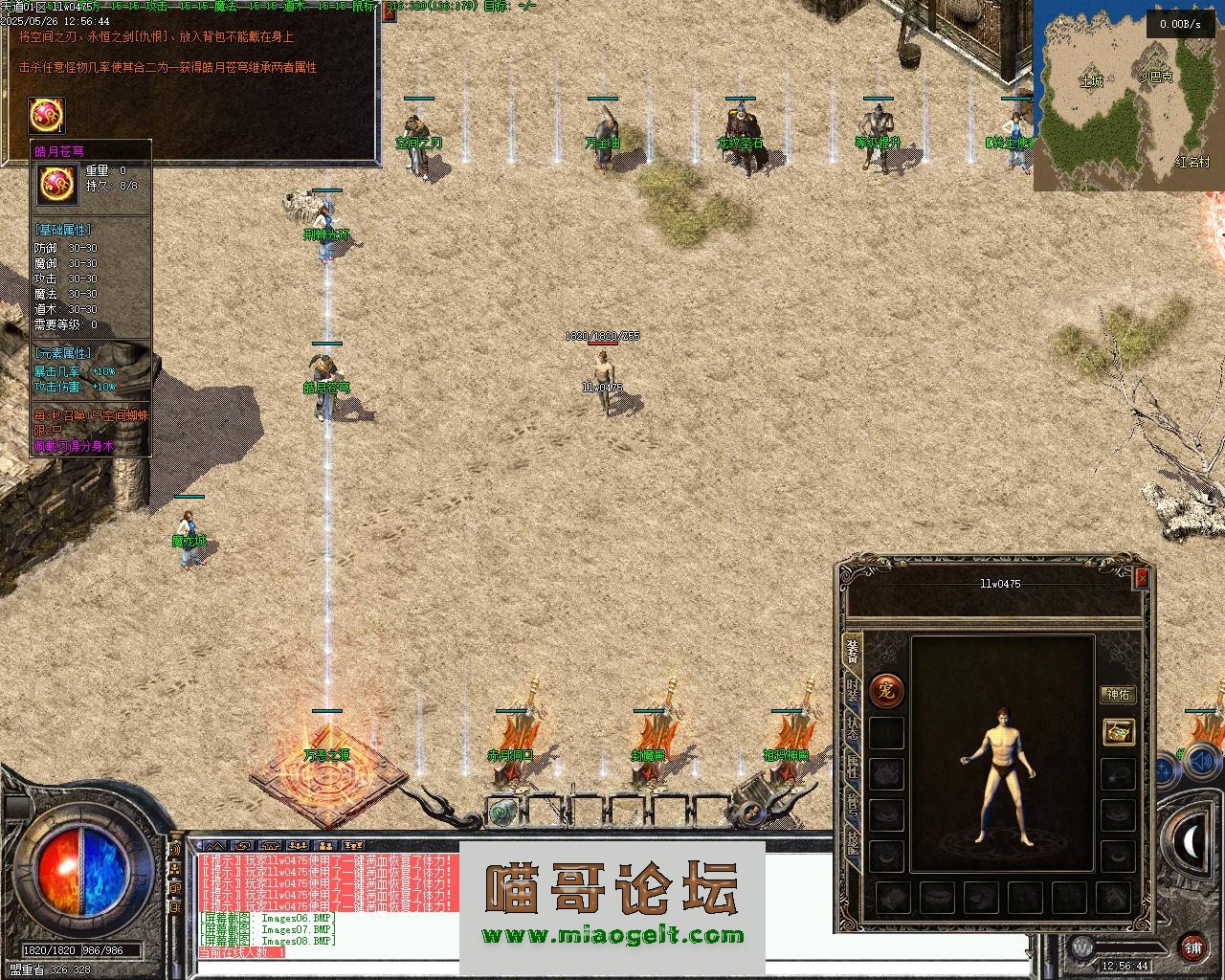Viewport: 1225px width, 980px height.
Task: Close the character equipment panel
Action: [x=1141, y=578]
